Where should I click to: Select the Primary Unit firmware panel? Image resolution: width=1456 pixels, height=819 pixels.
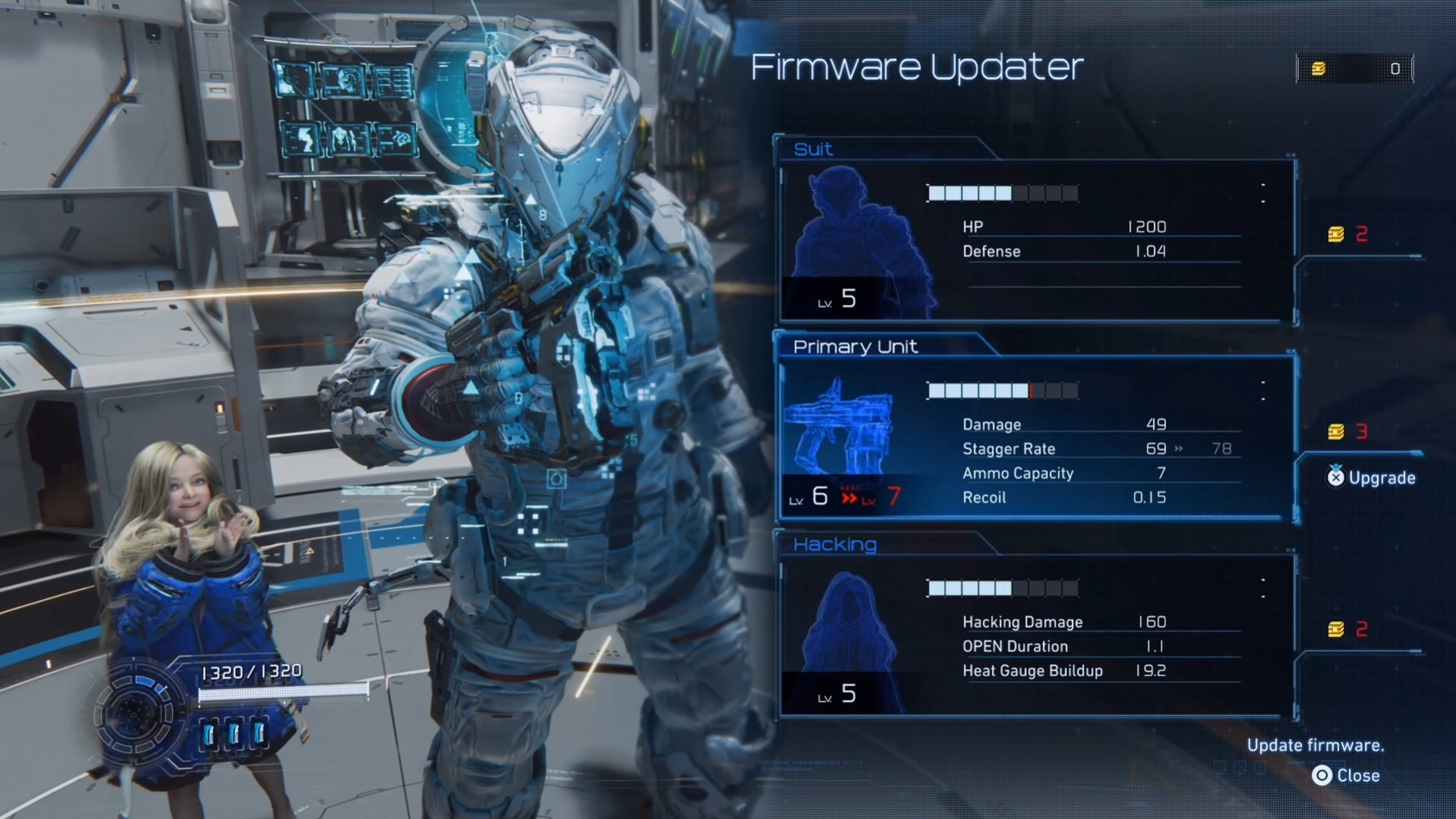(1036, 438)
